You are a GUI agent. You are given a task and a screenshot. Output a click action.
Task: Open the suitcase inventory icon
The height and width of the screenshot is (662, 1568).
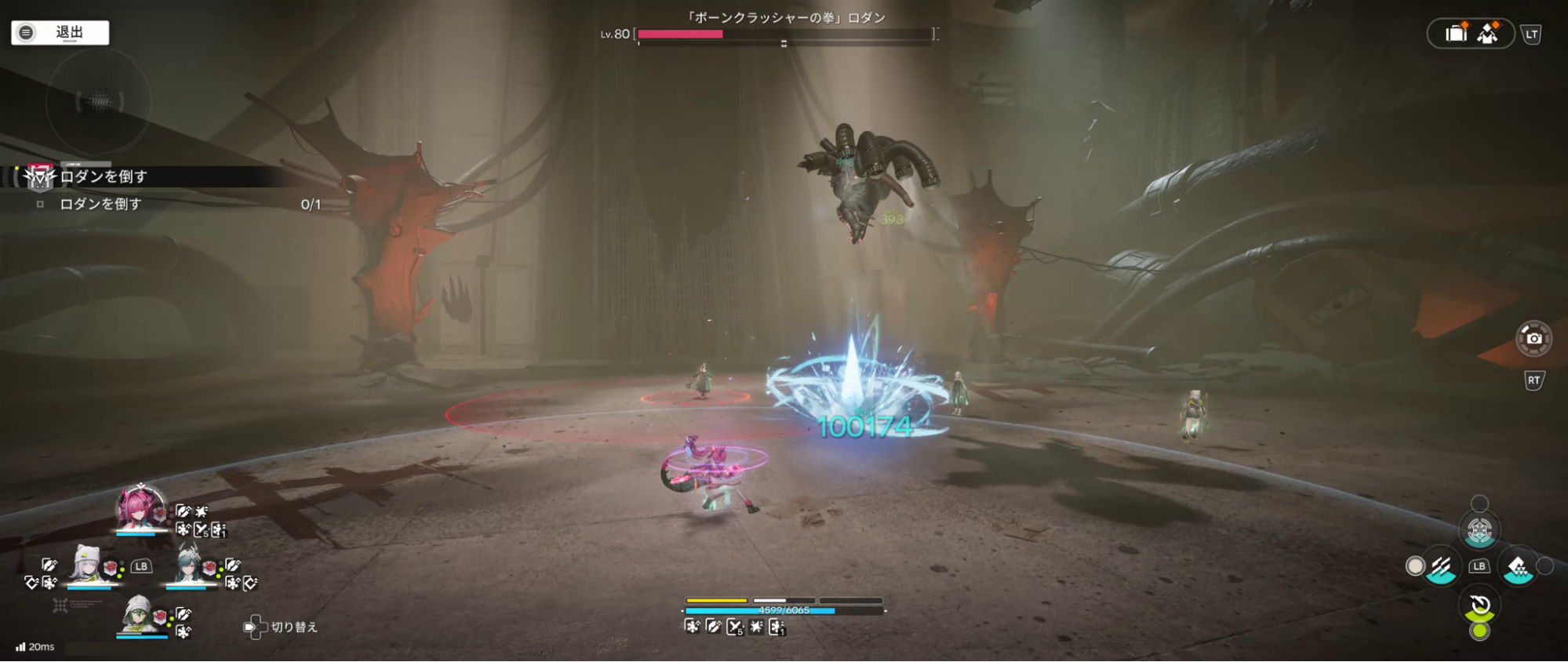point(1455,34)
